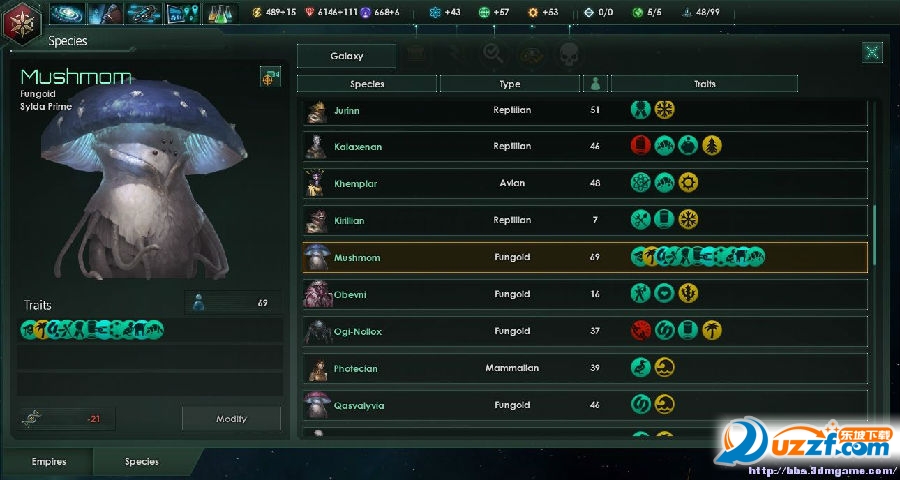Pick the Khemplar Avian species
The height and width of the screenshot is (480, 900).
[x=584, y=184]
